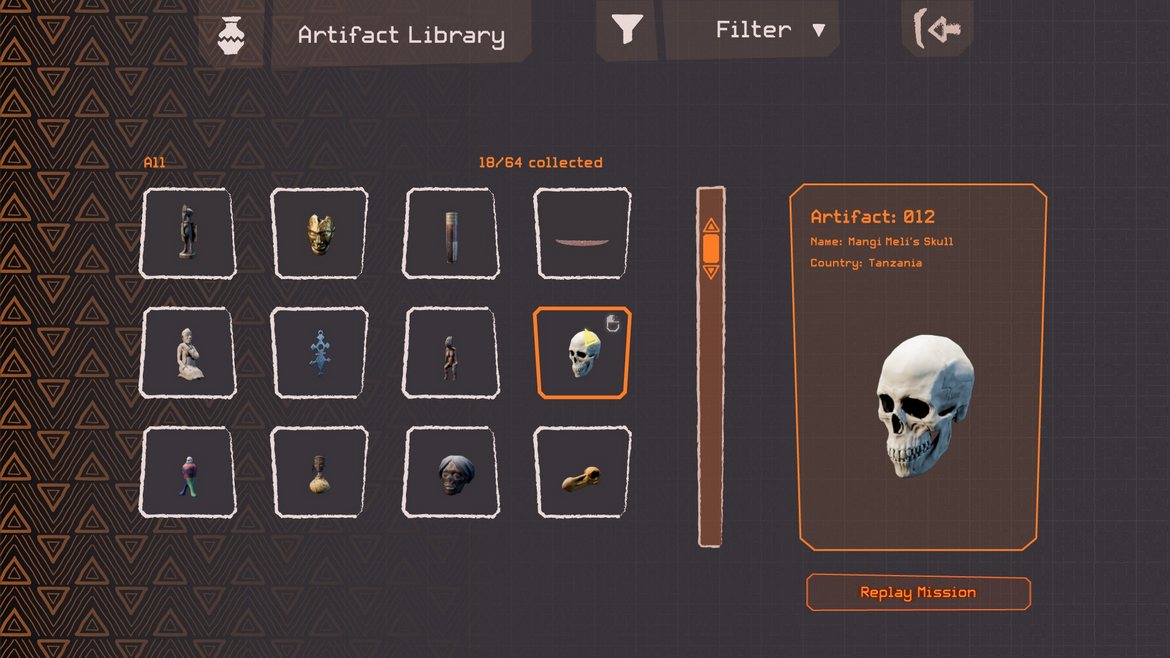The height and width of the screenshot is (658, 1170).
Task: Replay Mission for the selected artifact
Action: click(918, 593)
